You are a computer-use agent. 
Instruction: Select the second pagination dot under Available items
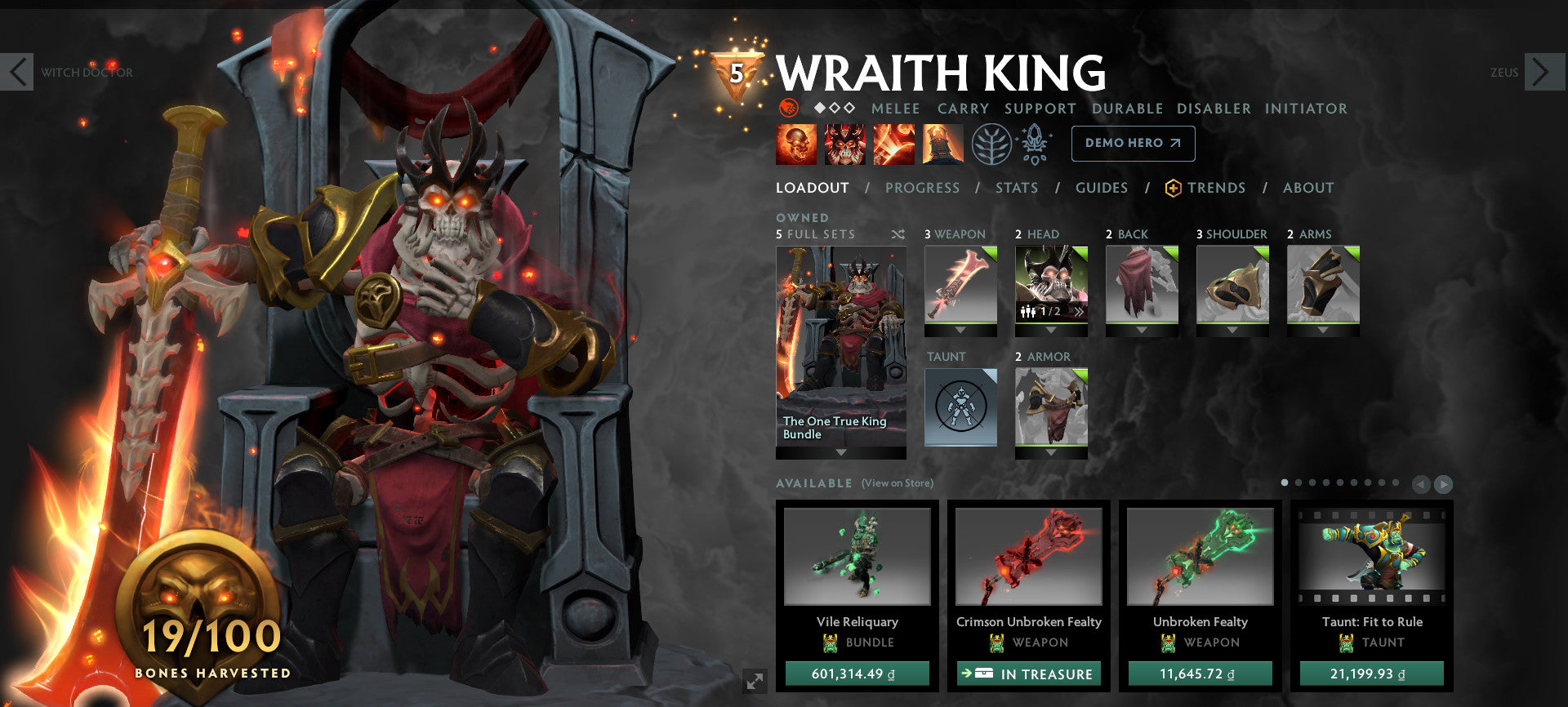pos(1298,481)
